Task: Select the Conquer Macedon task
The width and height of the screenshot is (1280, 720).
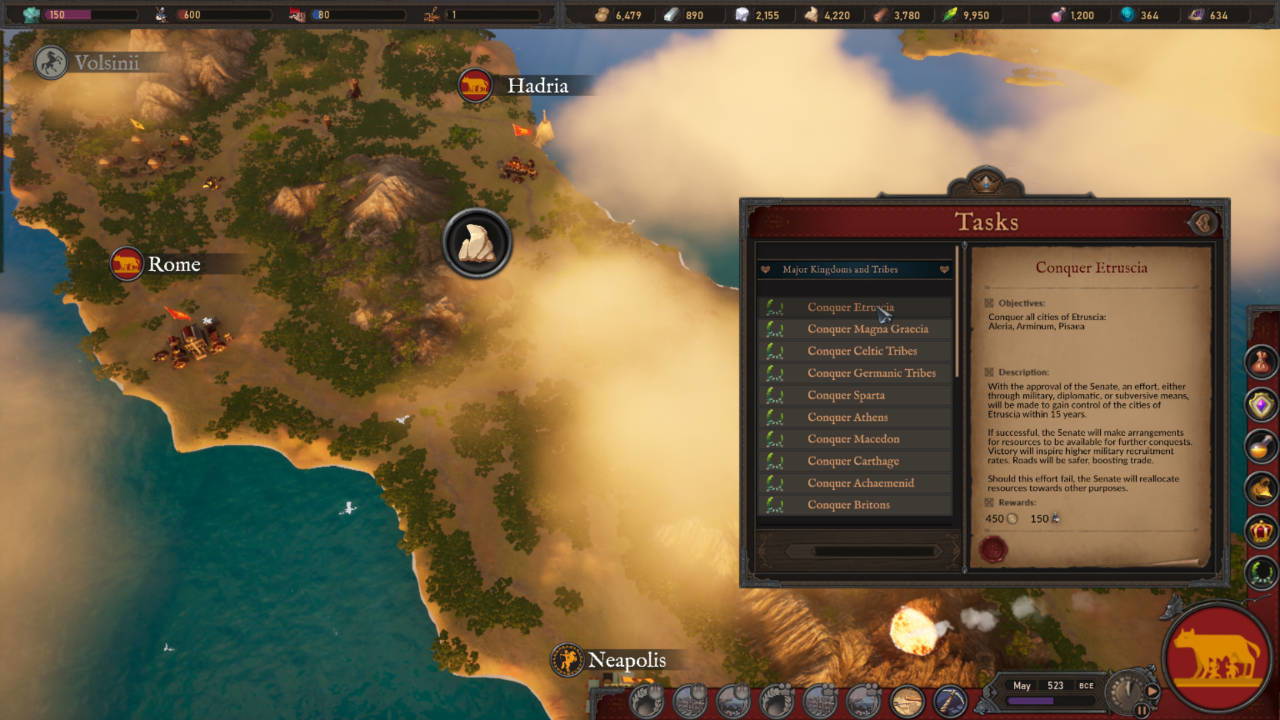Action: pyautogui.click(x=853, y=439)
